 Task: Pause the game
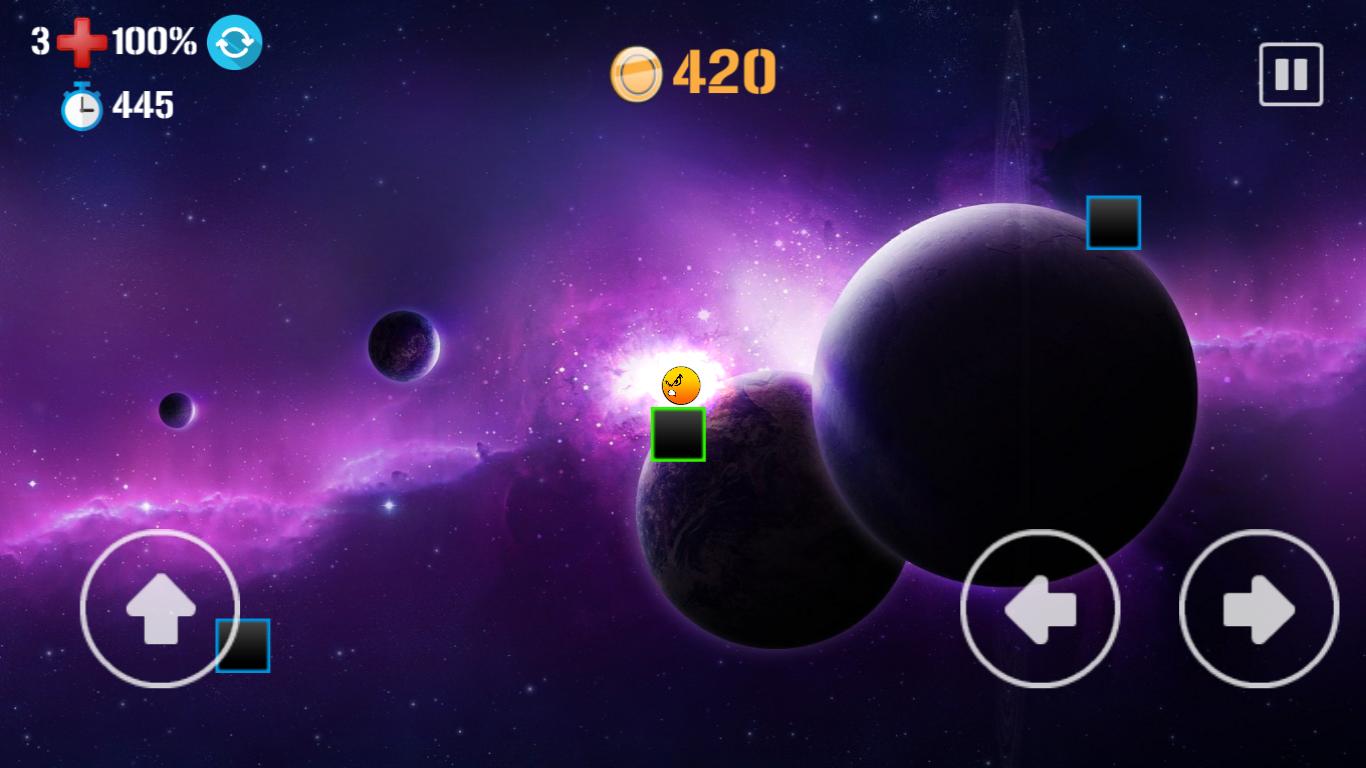point(1290,74)
